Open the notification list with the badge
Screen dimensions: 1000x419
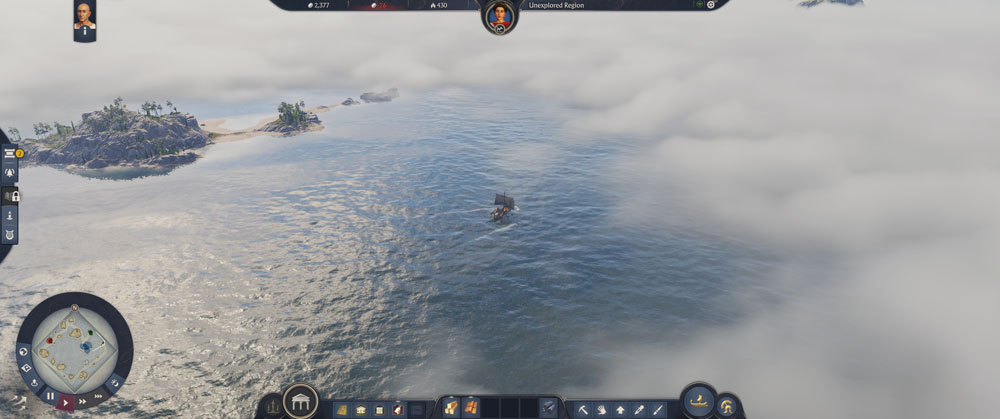(11, 154)
